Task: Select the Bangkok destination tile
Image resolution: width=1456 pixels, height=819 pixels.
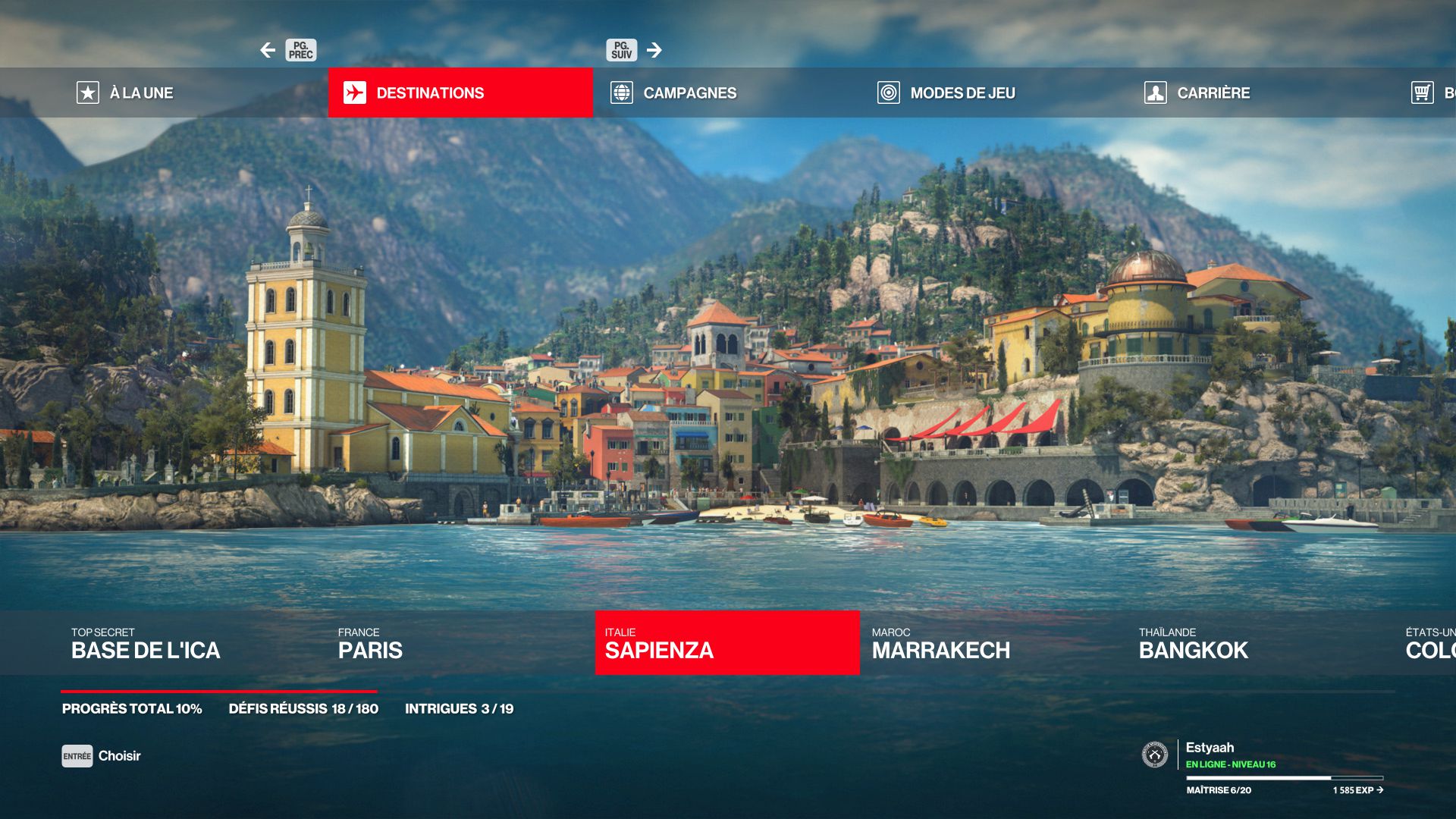Action: [x=1193, y=643]
